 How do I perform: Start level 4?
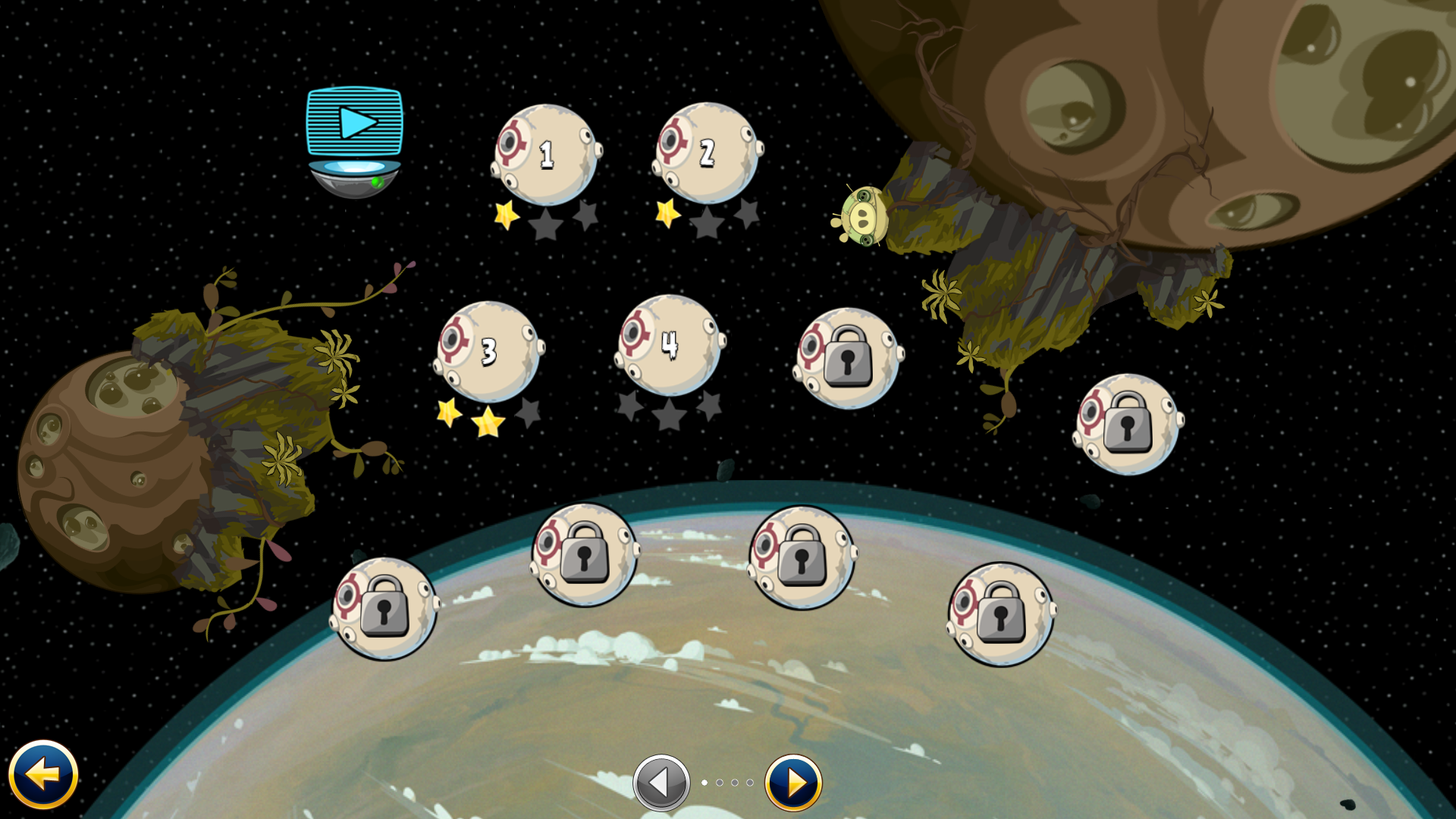pyautogui.click(x=669, y=345)
